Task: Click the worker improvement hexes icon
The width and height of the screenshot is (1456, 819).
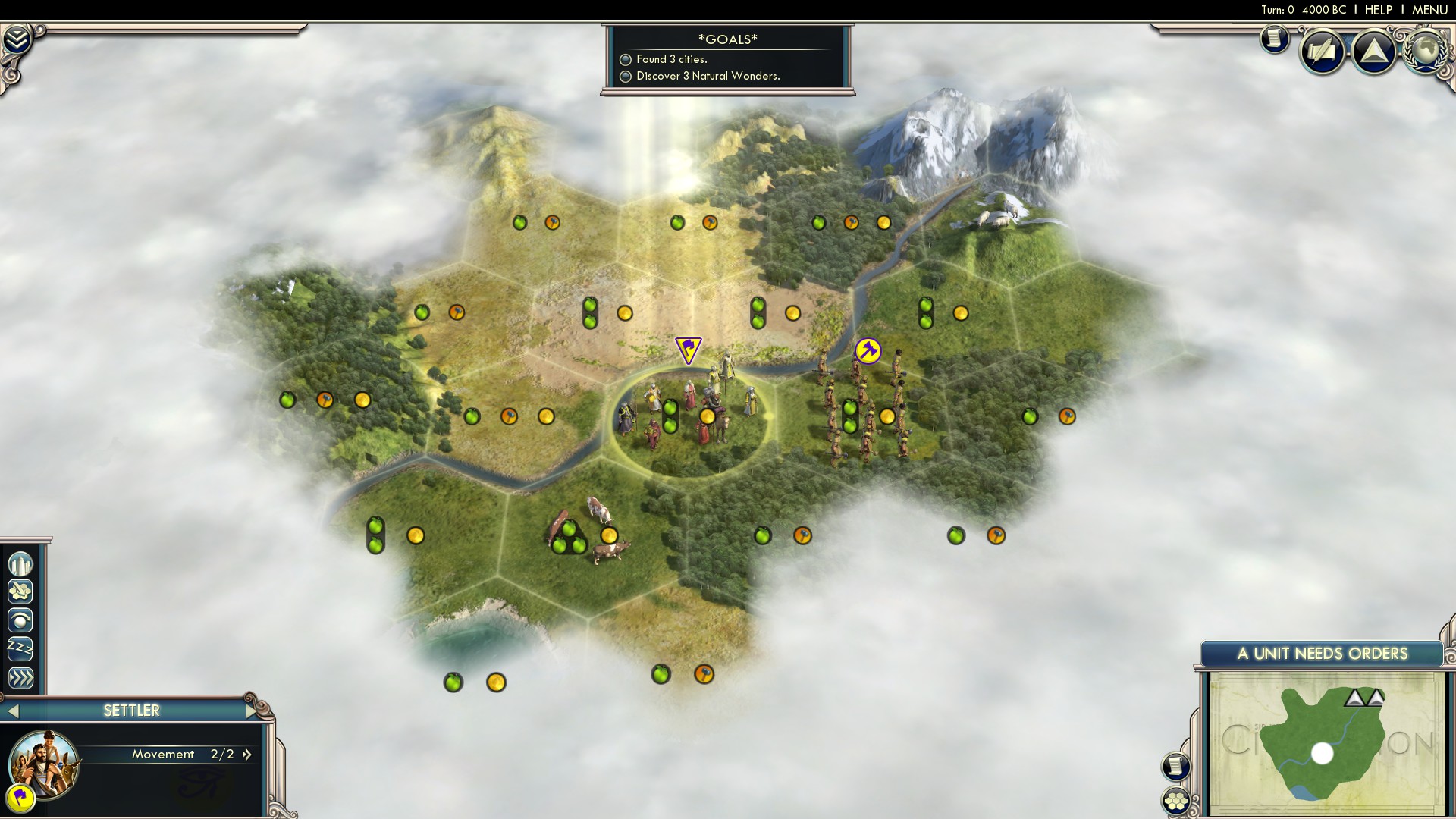Action: [20, 591]
